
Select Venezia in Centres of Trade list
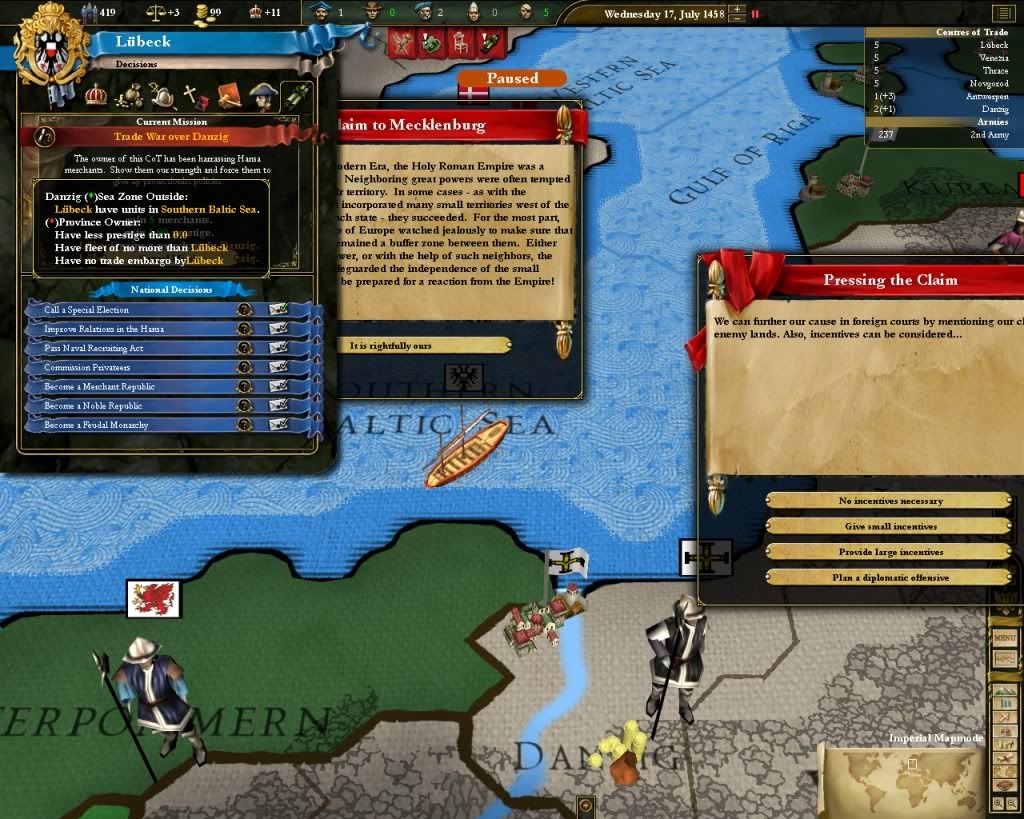tap(992, 58)
